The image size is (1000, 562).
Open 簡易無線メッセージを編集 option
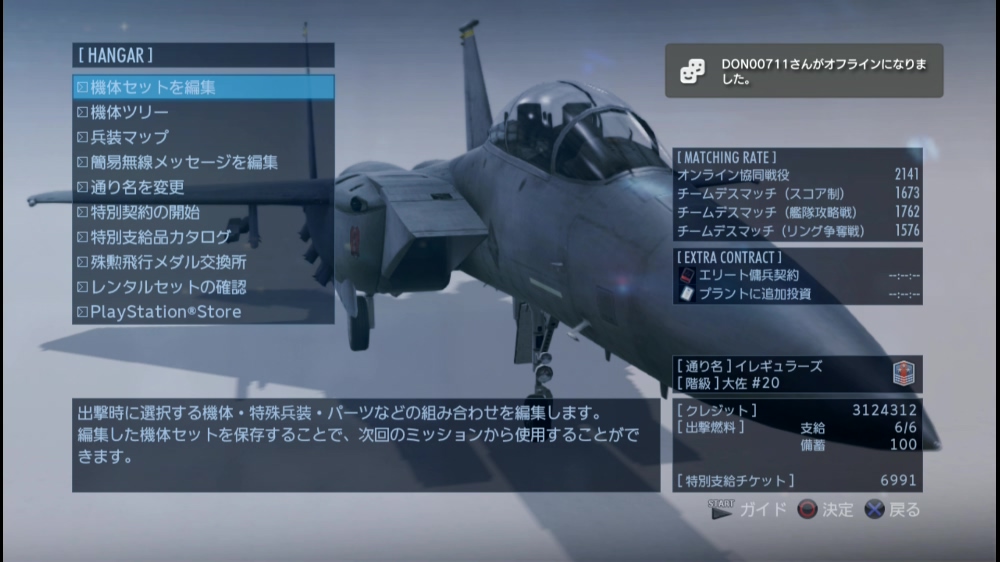(x=203, y=162)
